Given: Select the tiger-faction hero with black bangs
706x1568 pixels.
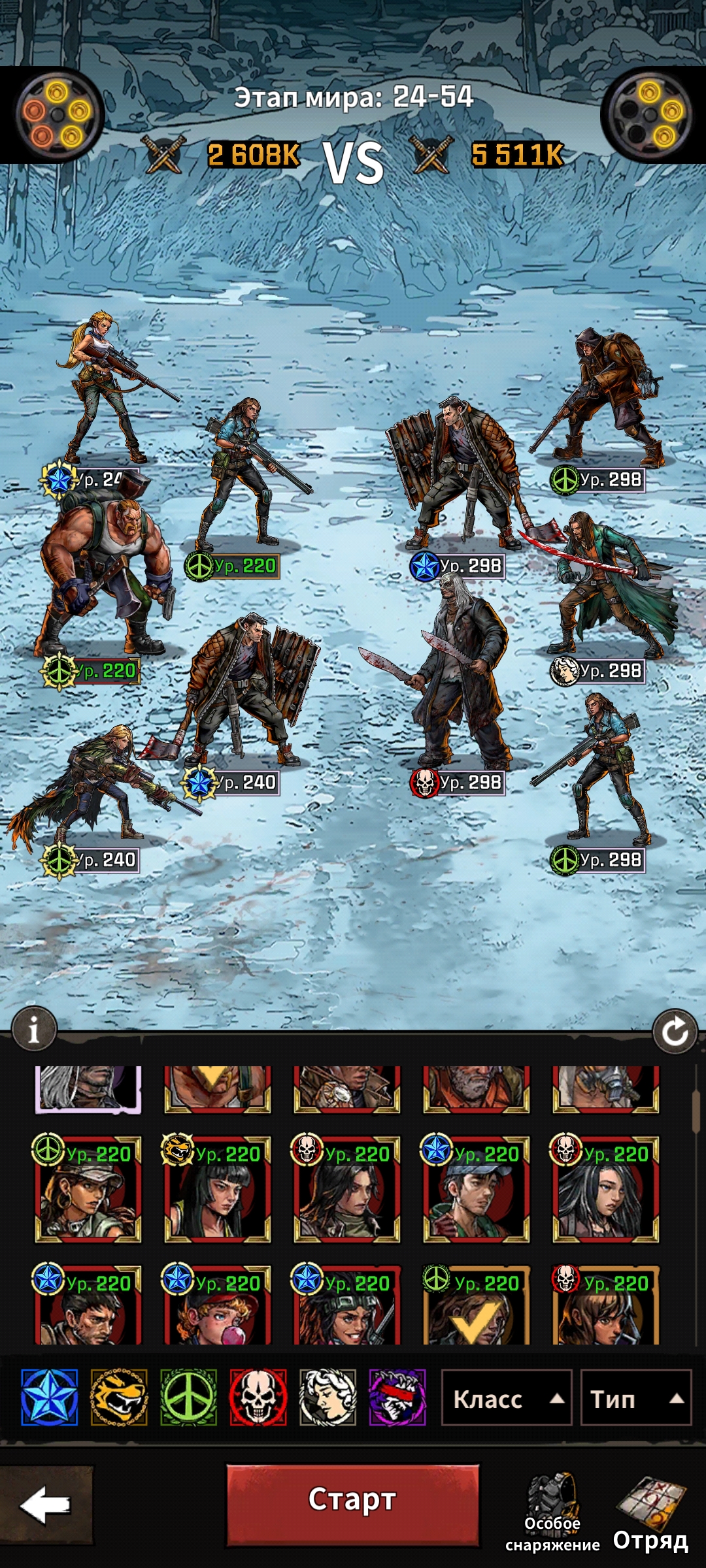Looking at the screenshot, I should [x=217, y=1190].
